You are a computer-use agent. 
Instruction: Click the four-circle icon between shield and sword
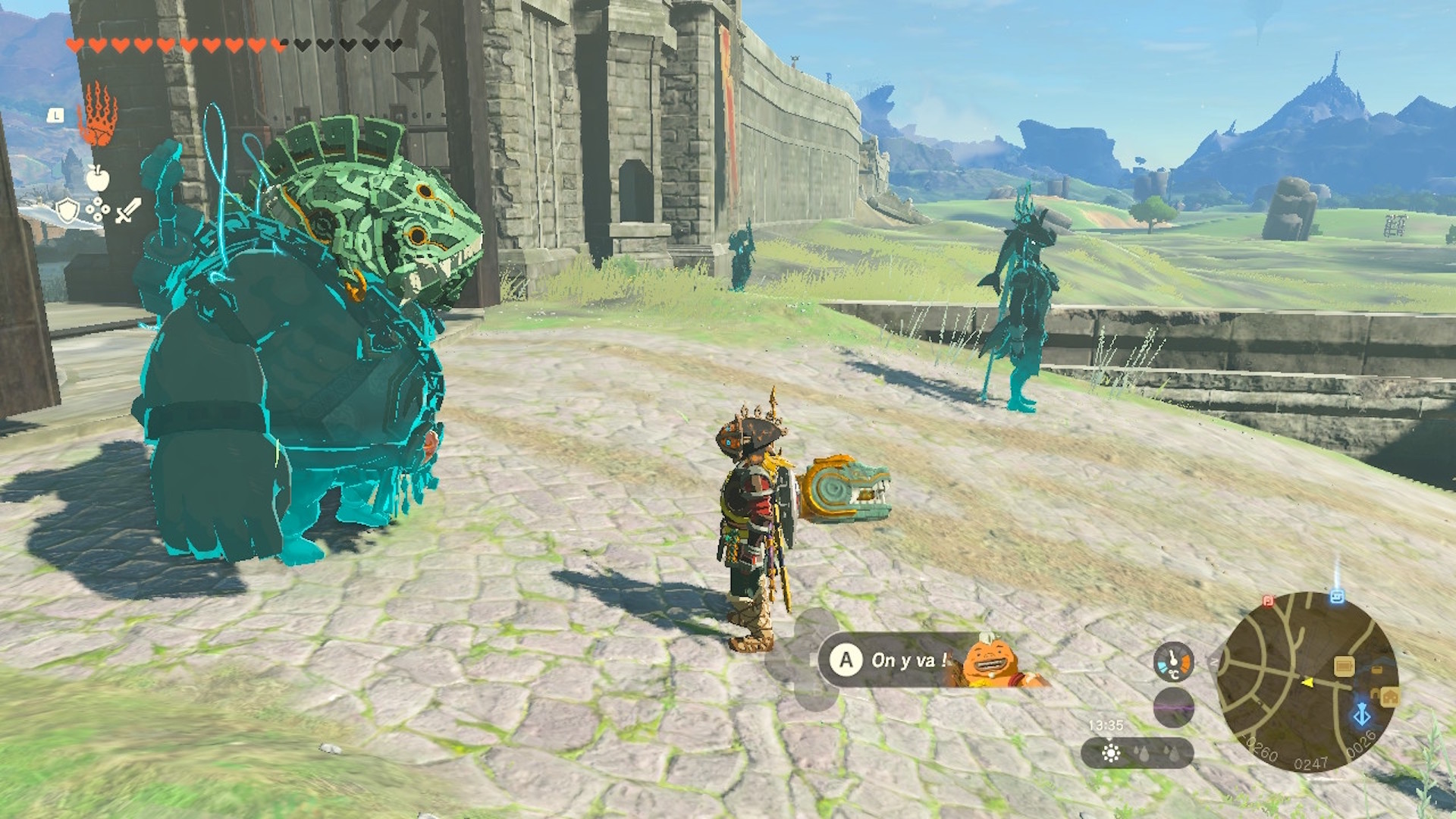point(98,210)
